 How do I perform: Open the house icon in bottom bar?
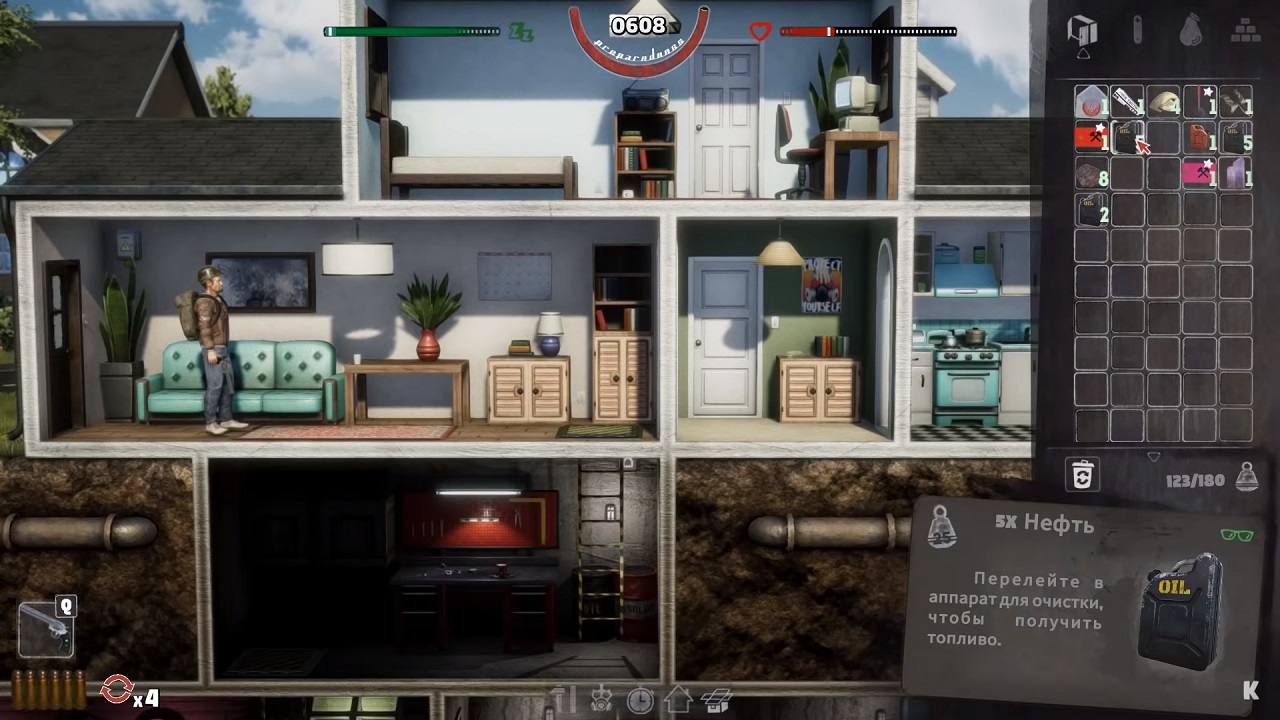[678, 700]
